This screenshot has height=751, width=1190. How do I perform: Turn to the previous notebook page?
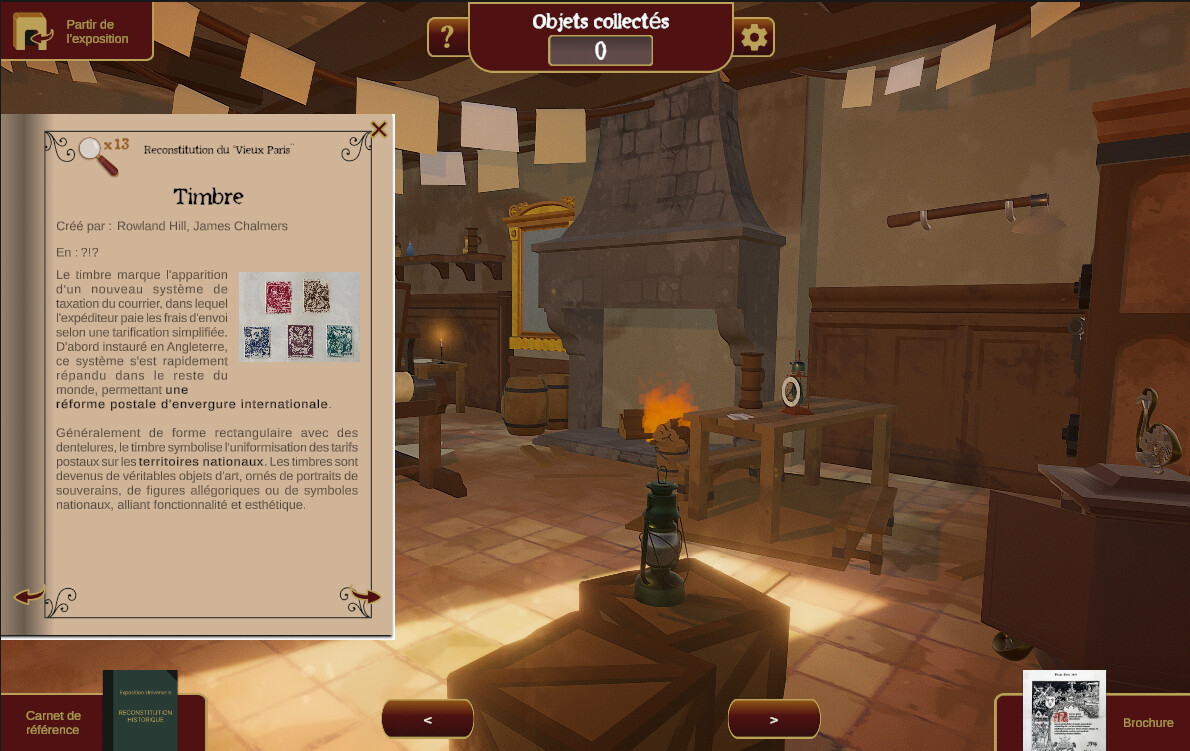tap(29, 597)
